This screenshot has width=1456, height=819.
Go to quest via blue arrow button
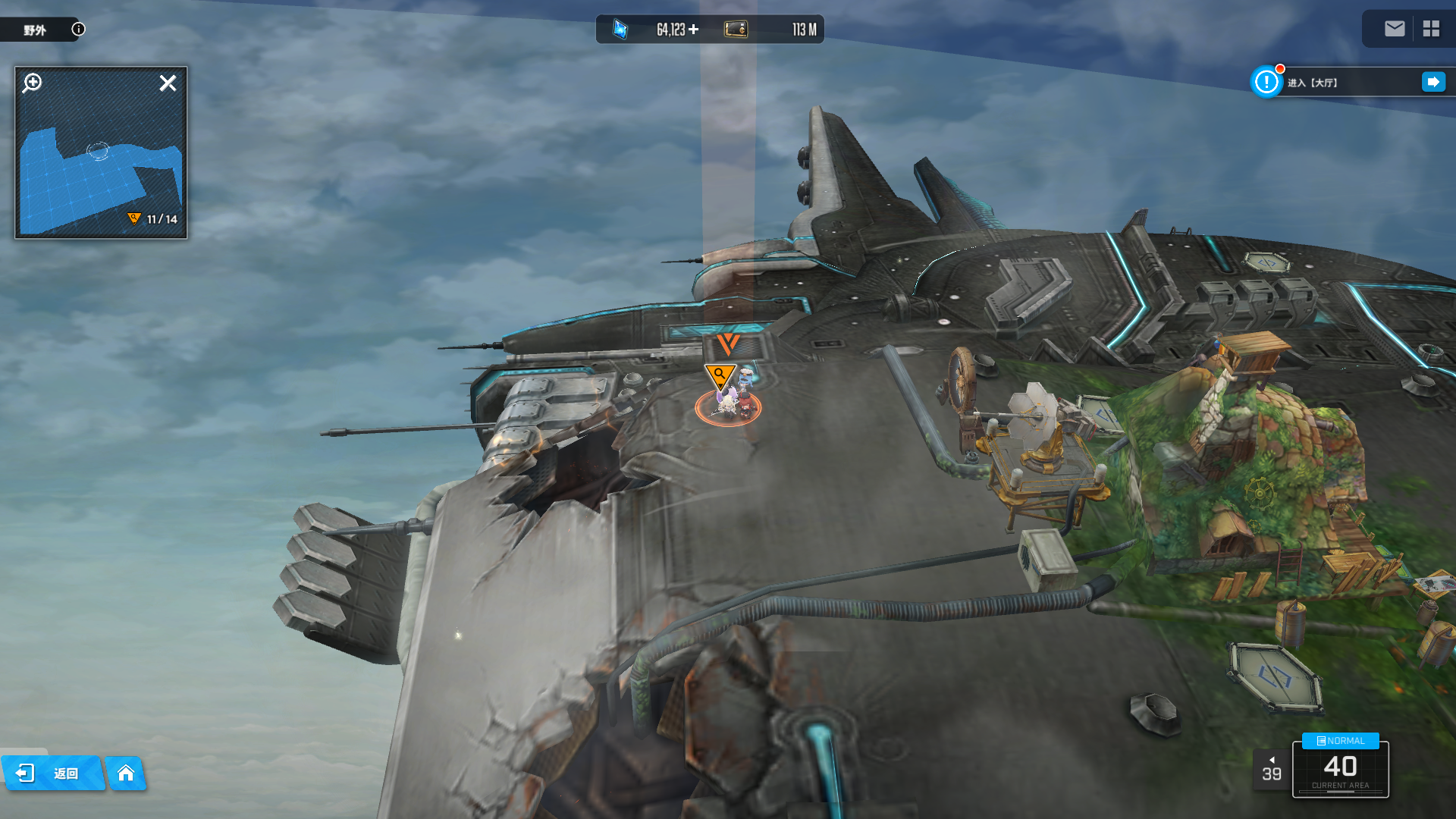click(x=1433, y=82)
